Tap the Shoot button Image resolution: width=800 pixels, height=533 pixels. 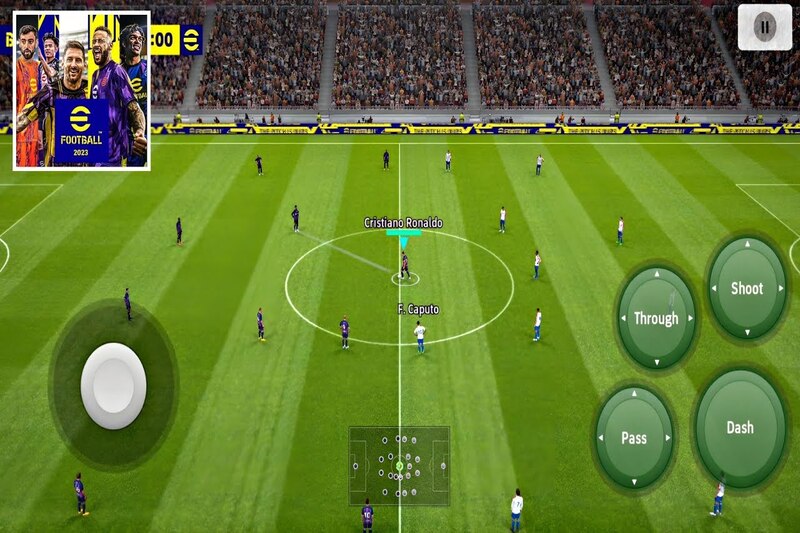(x=747, y=288)
